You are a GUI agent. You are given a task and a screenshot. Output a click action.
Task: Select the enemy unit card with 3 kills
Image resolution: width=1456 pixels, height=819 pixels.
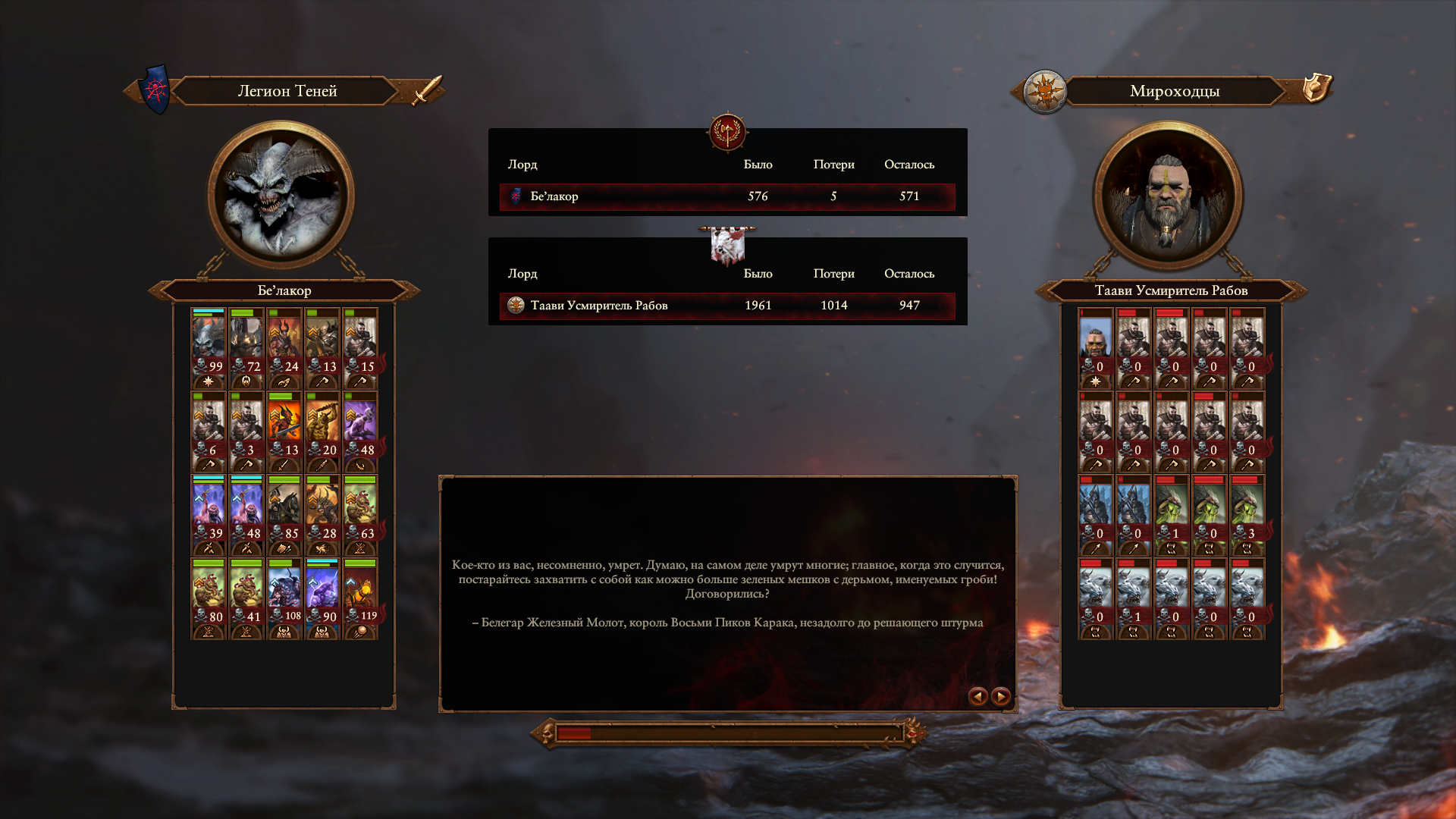(x=1247, y=514)
